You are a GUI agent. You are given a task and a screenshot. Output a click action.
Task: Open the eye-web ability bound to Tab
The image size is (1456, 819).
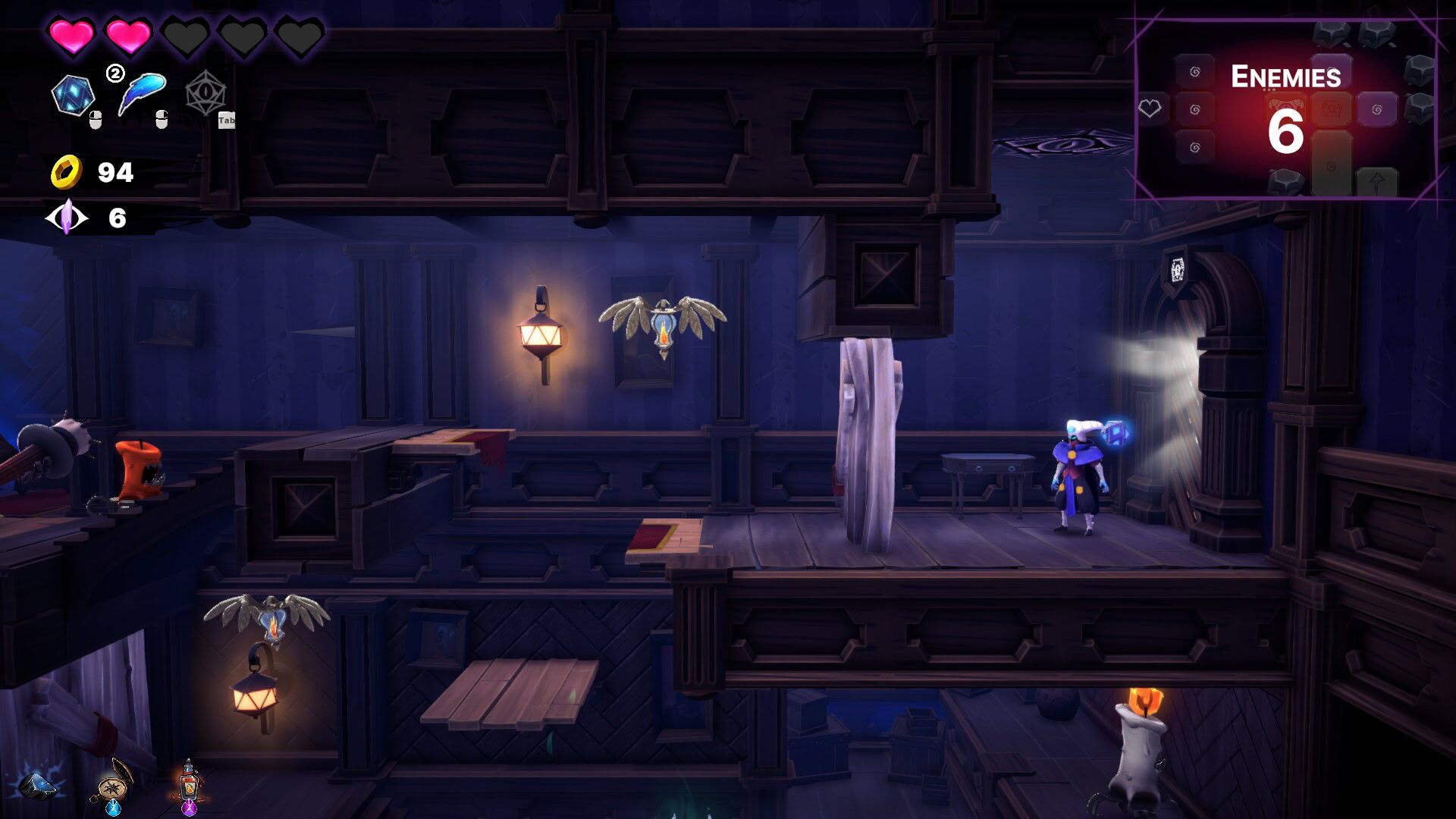click(206, 91)
